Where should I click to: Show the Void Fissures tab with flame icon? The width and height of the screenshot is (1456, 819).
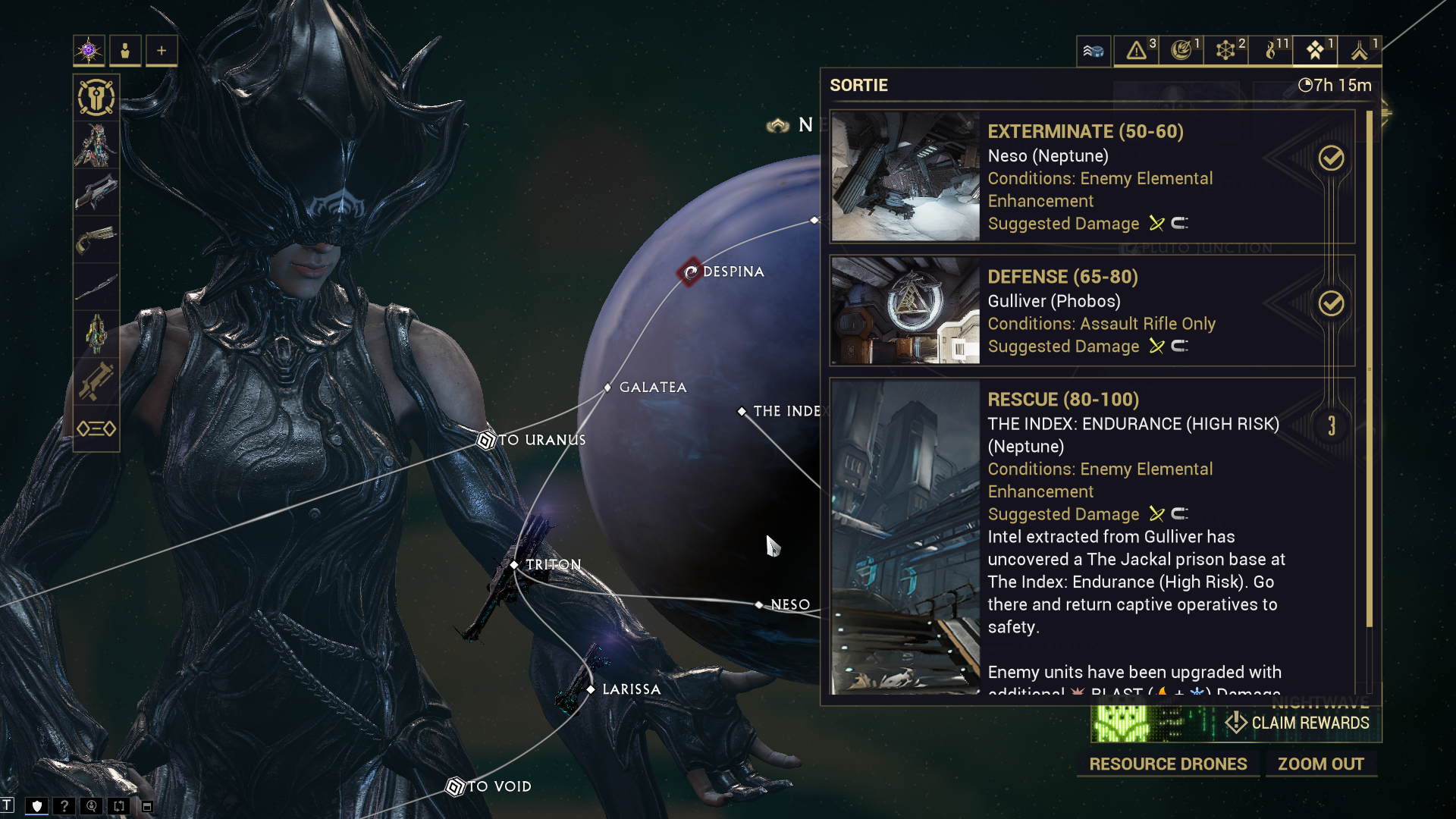(x=1270, y=51)
